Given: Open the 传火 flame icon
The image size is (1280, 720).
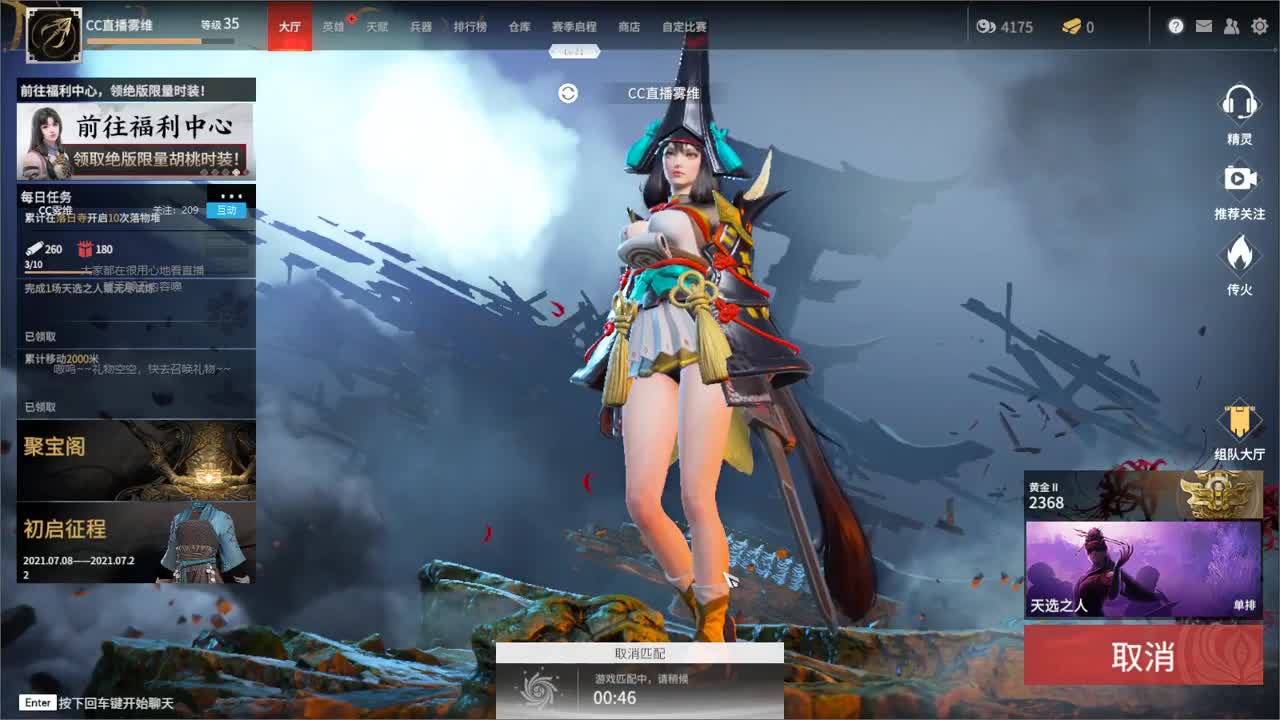Looking at the screenshot, I should (x=1241, y=256).
